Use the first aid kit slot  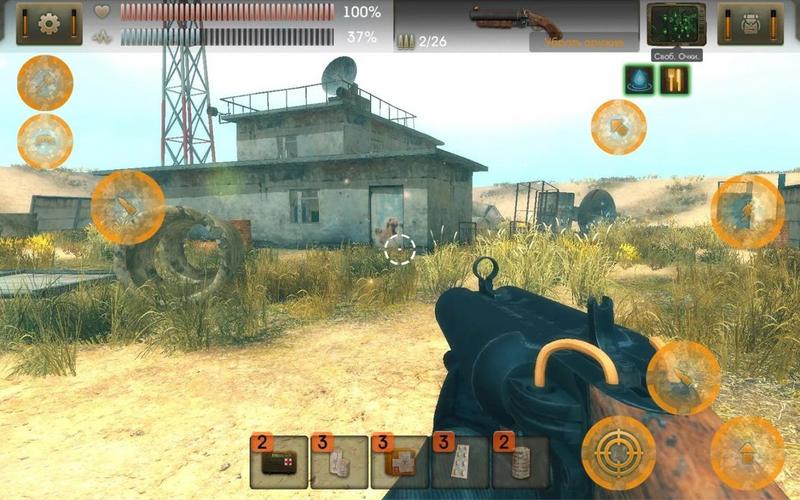pyautogui.click(x=279, y=463)
